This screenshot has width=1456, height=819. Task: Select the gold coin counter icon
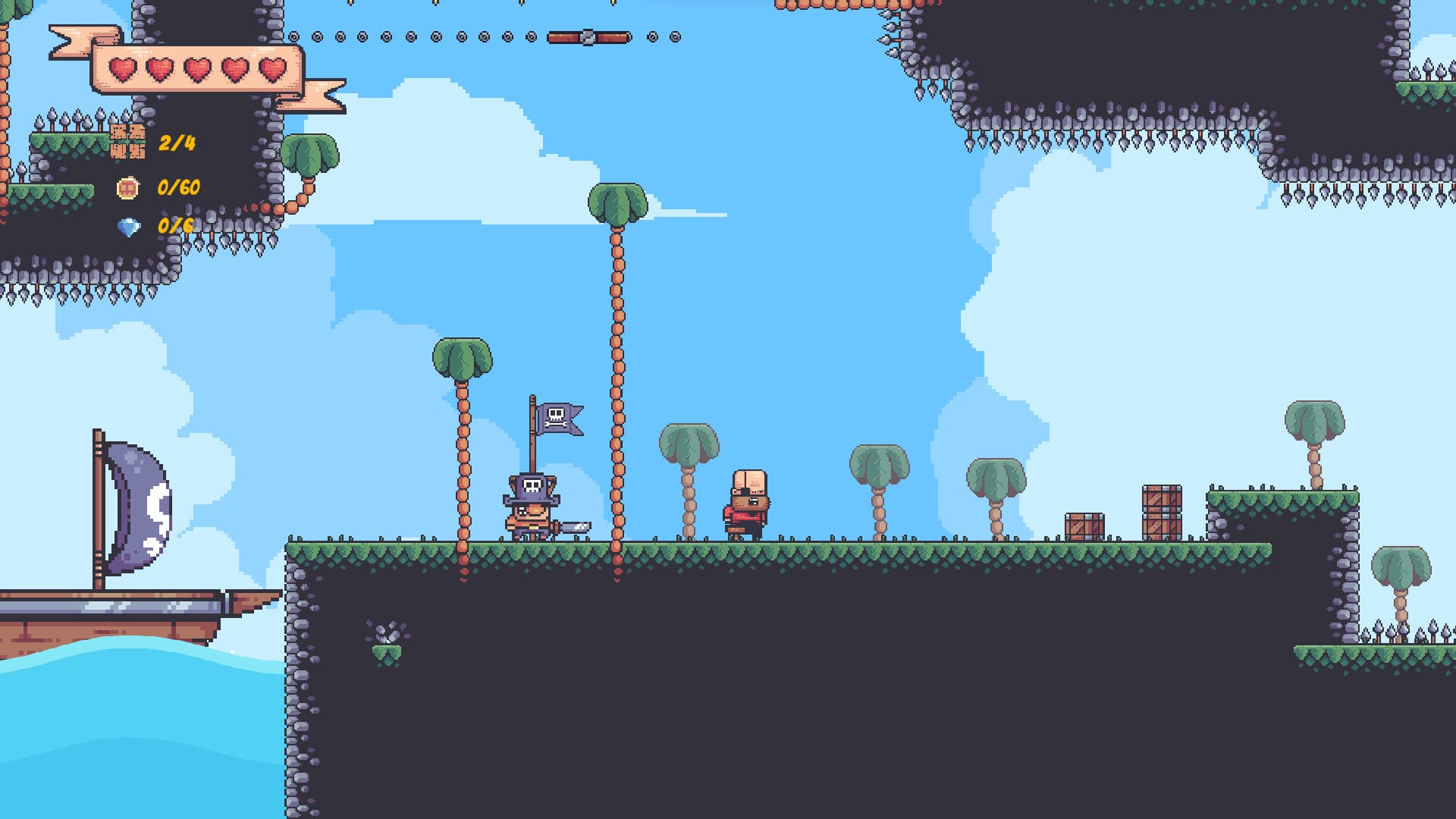tap(127, 188)
